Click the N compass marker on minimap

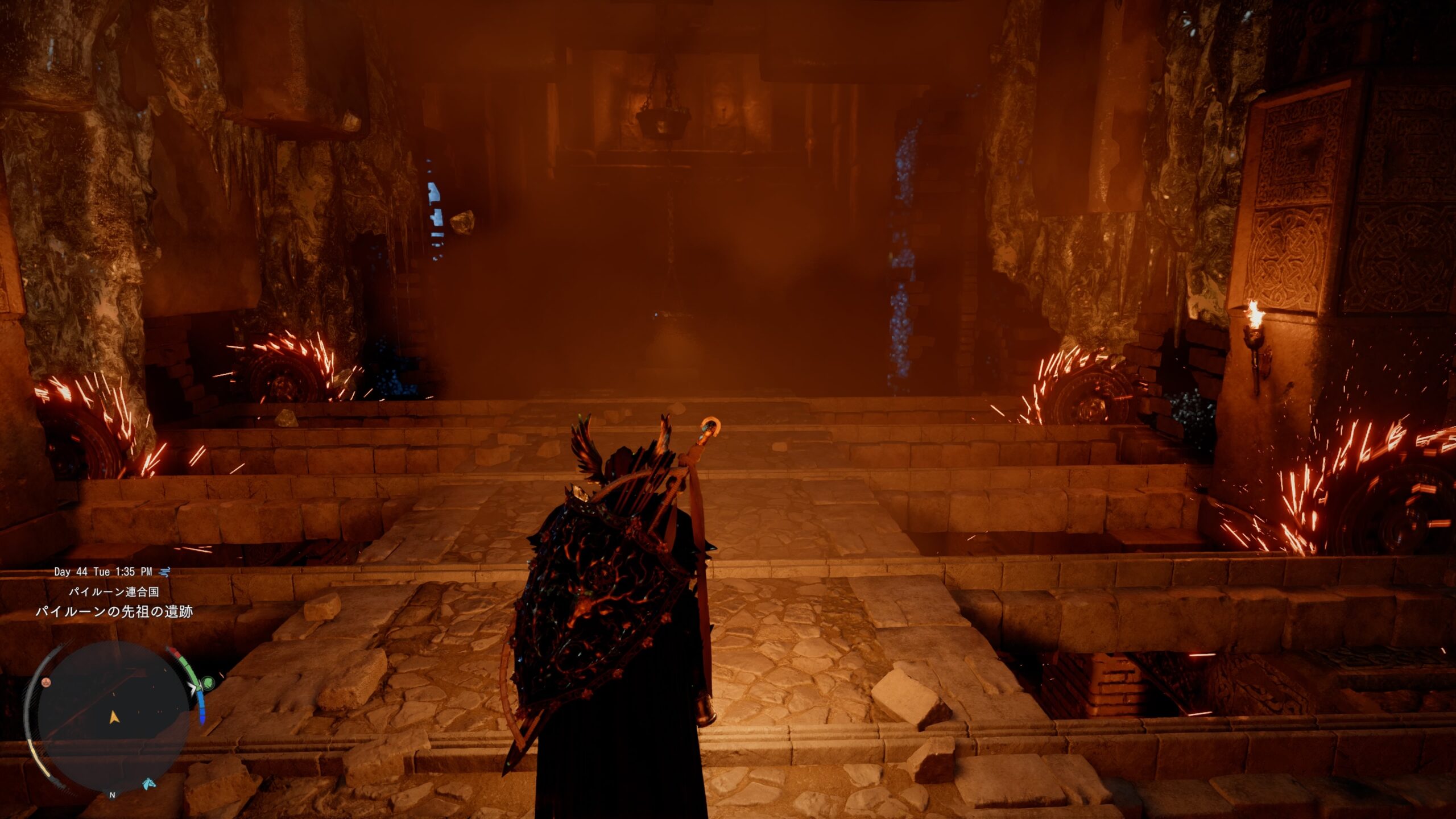[x=112, y=795]
